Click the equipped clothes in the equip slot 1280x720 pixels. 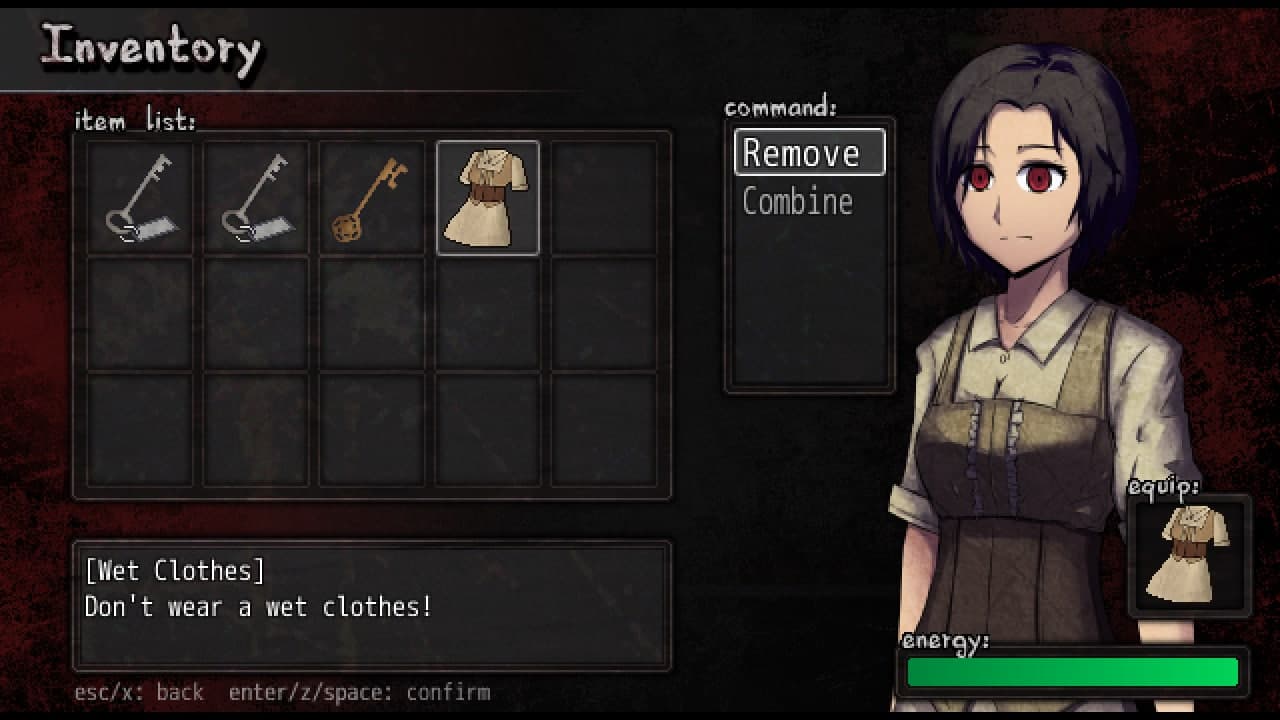(x=1189, y=555)
